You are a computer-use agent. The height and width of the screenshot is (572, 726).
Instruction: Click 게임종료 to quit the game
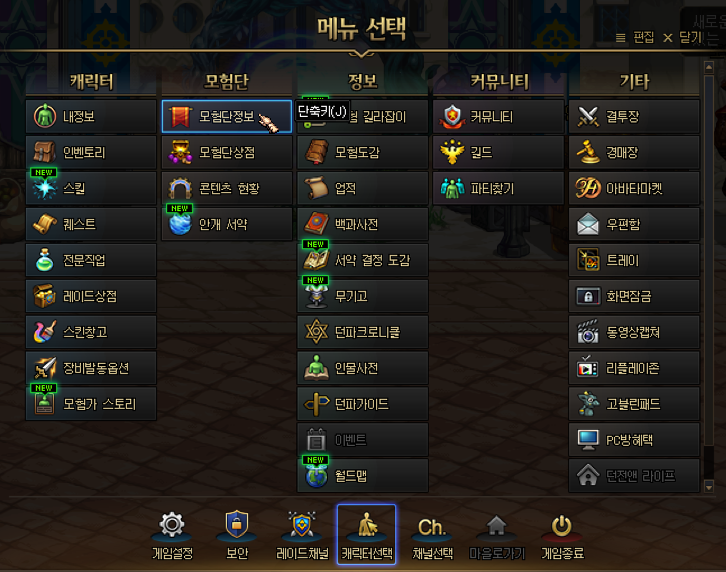[562, 535]
